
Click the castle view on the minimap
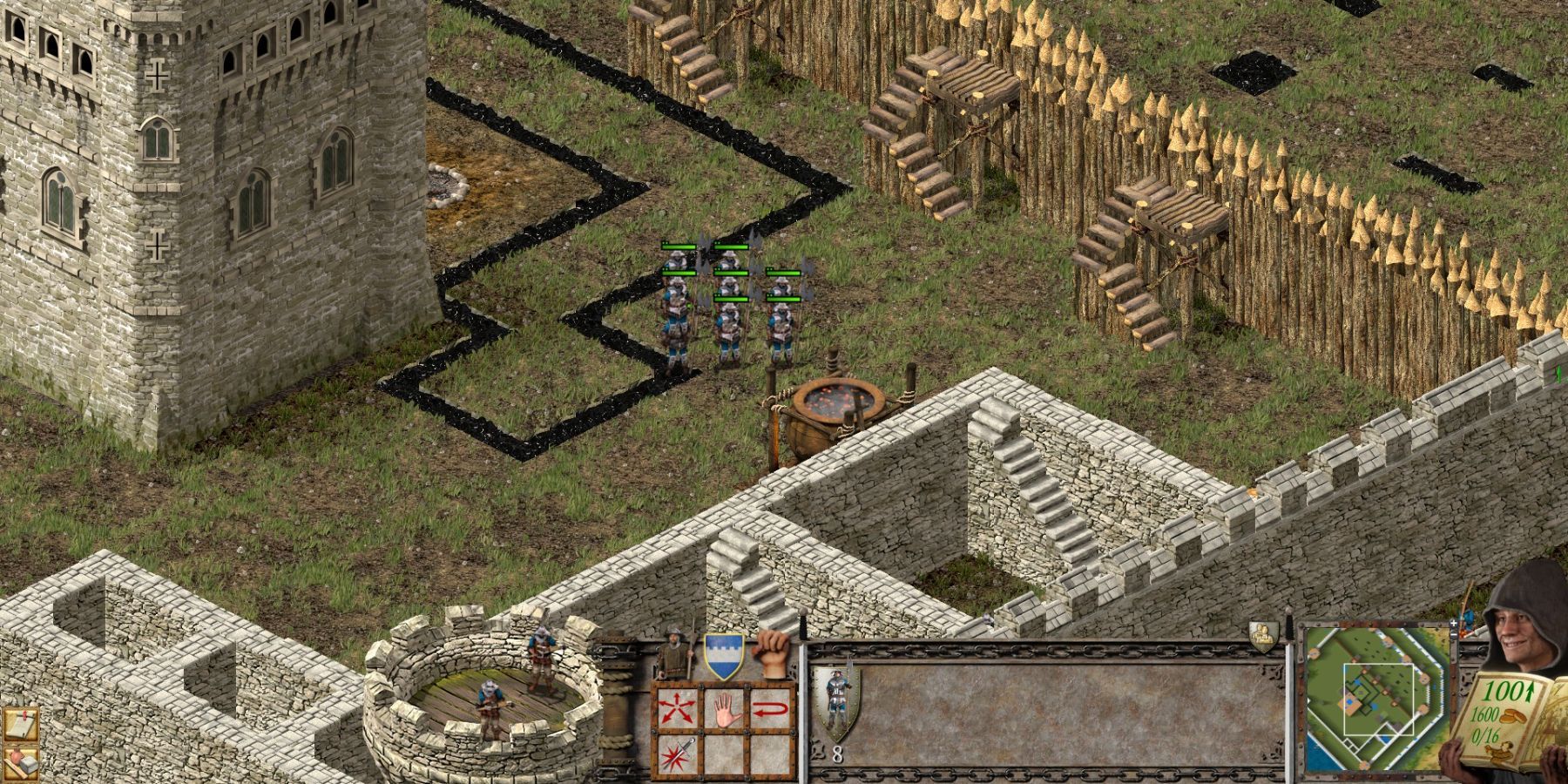pyautogui.click(x=1359, y=694)
